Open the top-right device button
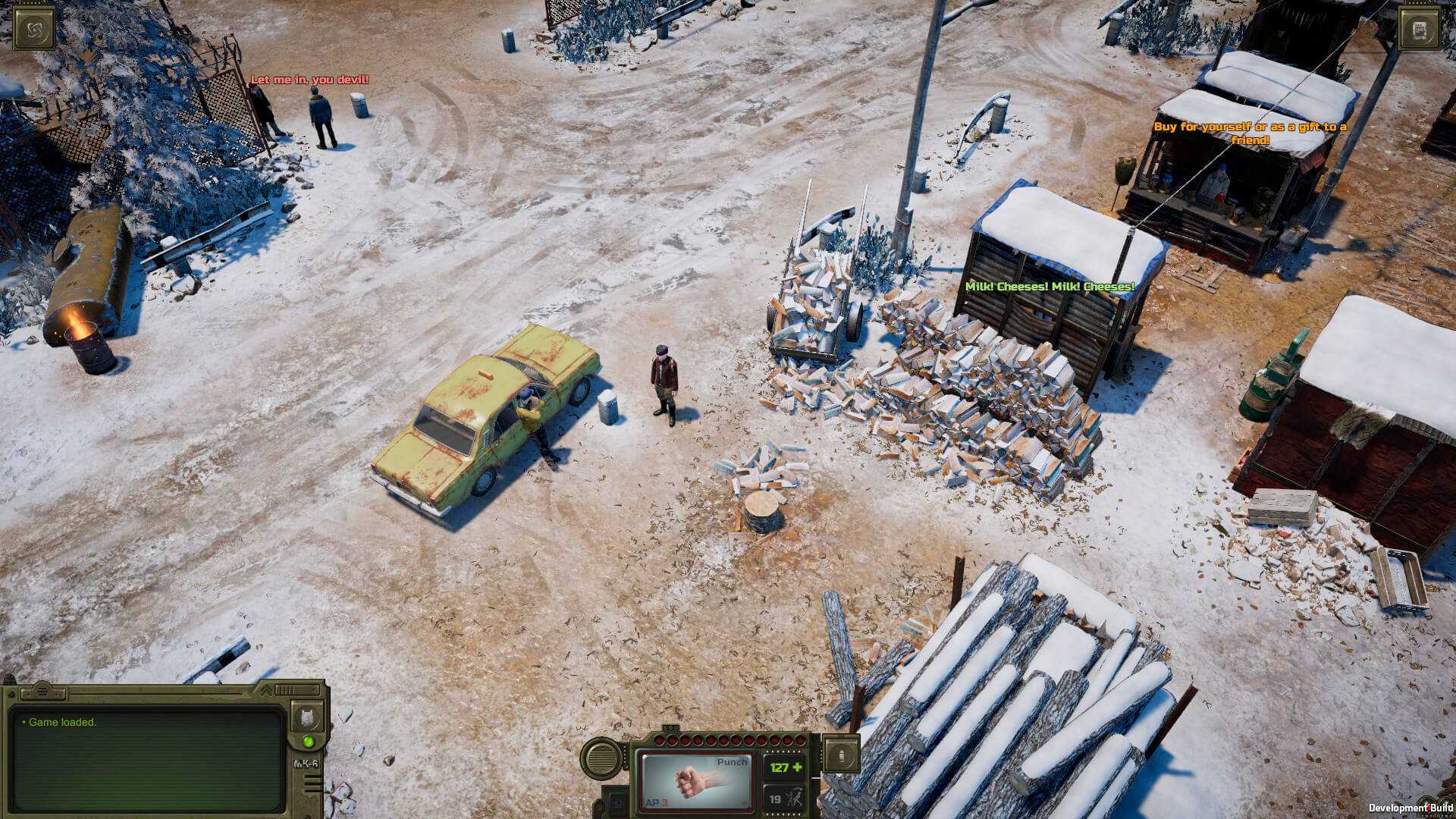1456x819 pixels. coord(1420,30)
